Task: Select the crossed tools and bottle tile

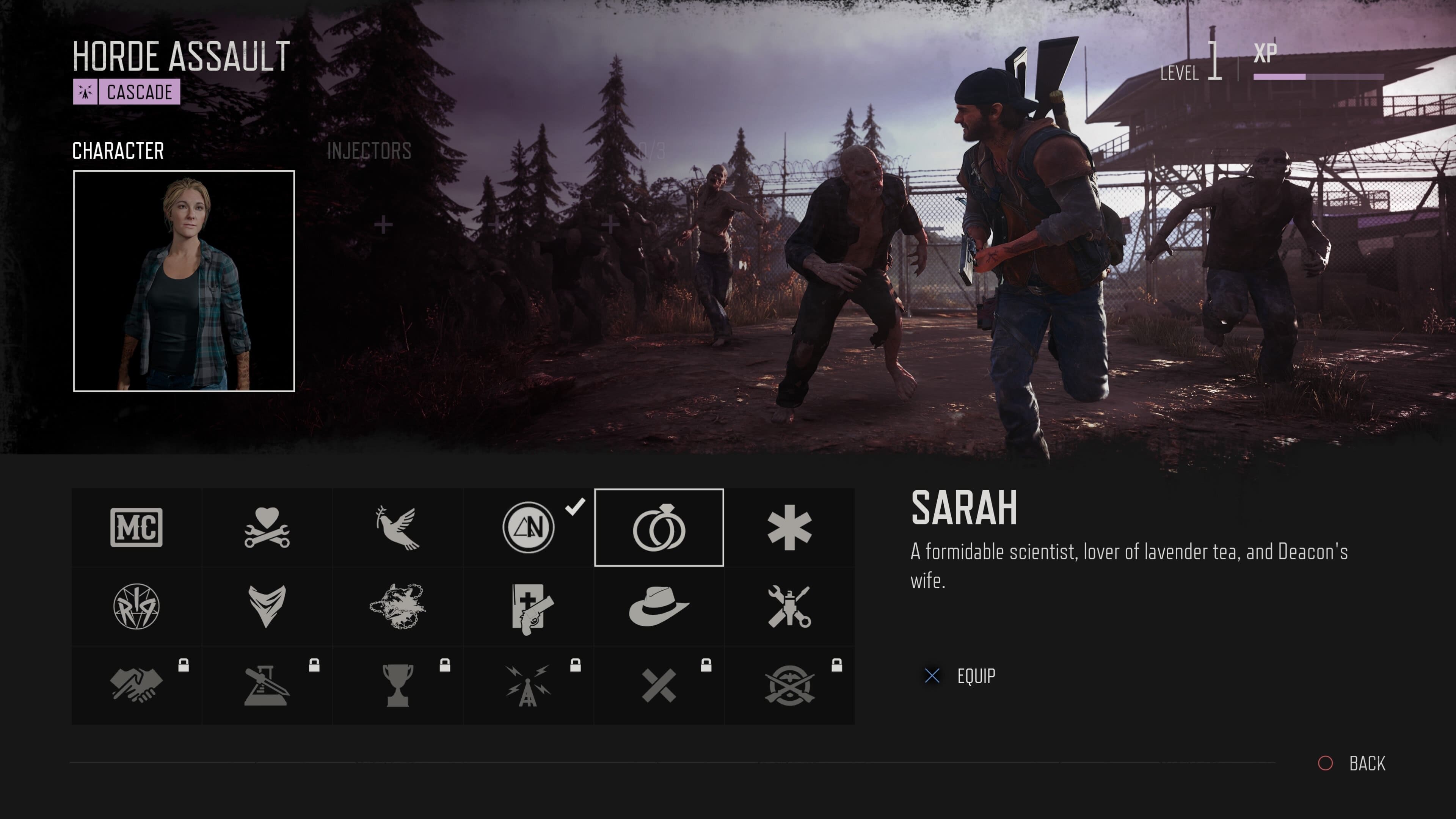Action: (789, 607)
